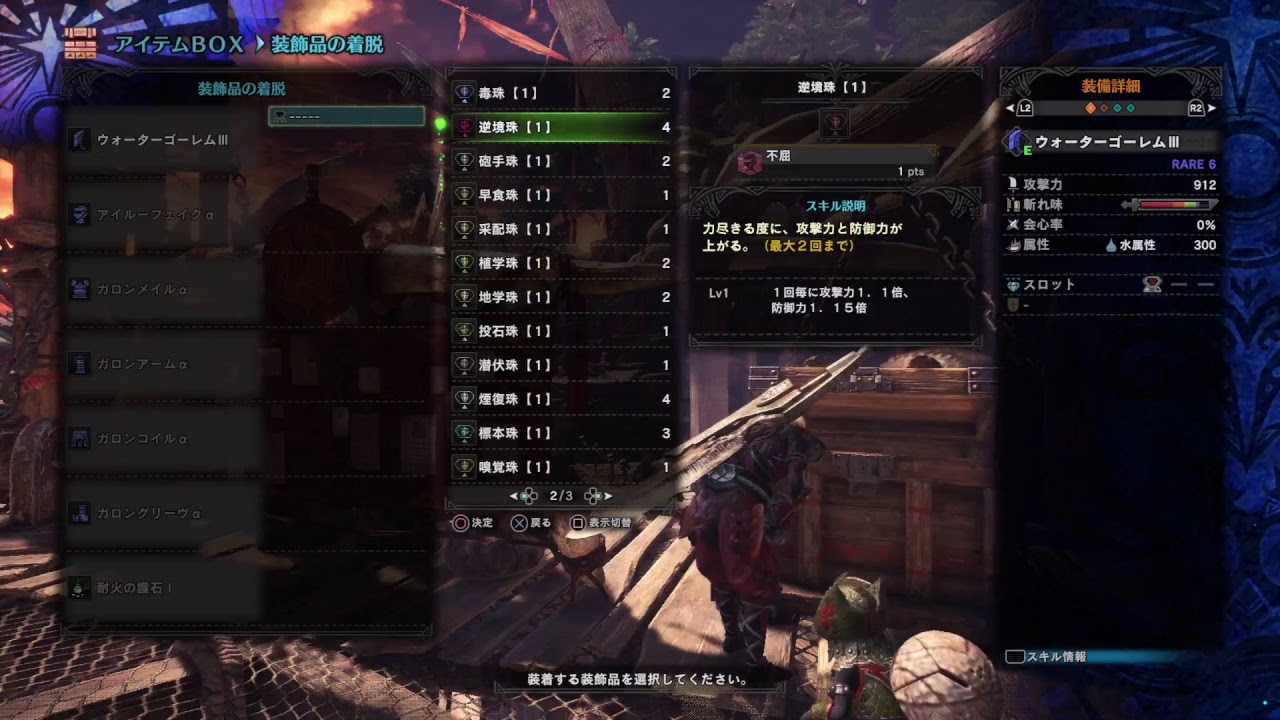The height and width of the screenshot is (720, 1280).
Task: Select the 投石珠【1】 decoration row
Action: click(560, 331)
